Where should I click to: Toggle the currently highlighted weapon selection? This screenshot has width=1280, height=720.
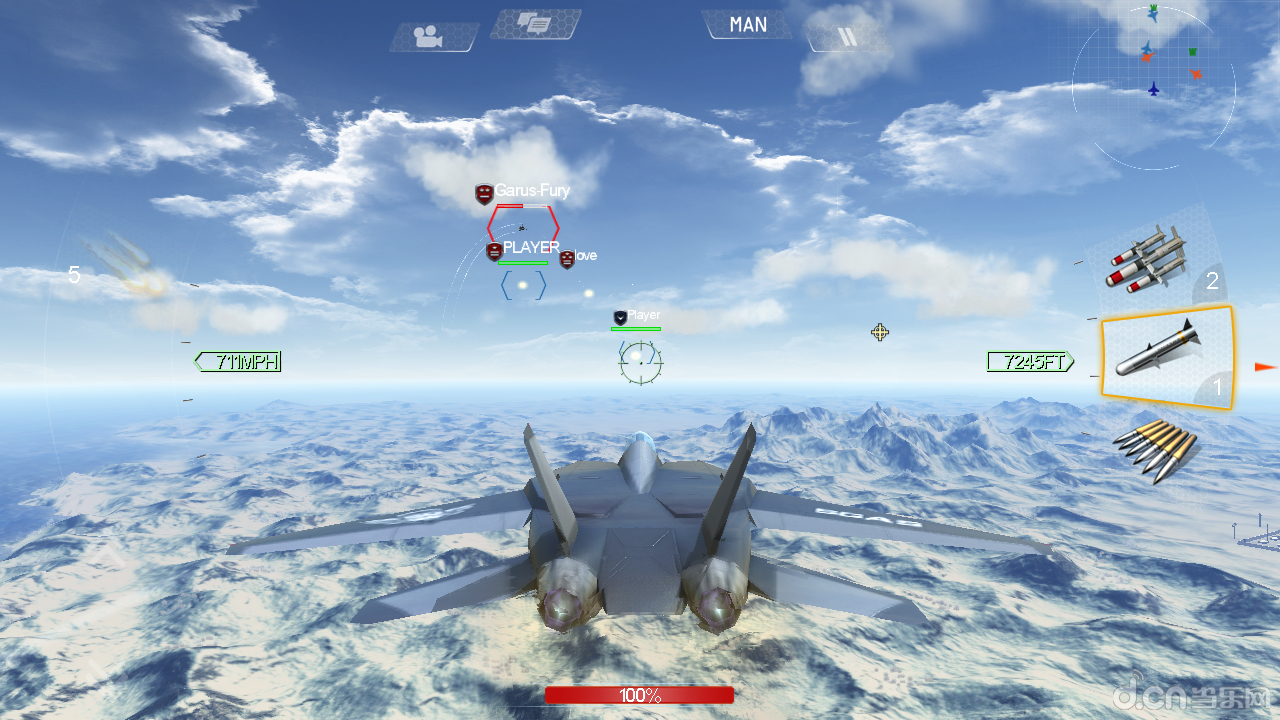point(1167,355)
